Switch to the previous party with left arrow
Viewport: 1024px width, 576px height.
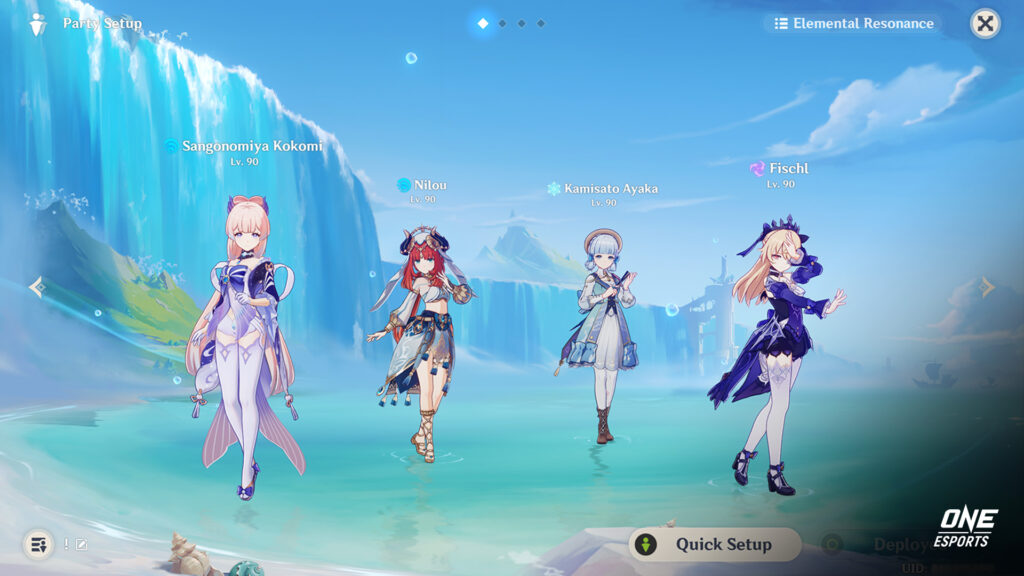click(x=37, y=288)
